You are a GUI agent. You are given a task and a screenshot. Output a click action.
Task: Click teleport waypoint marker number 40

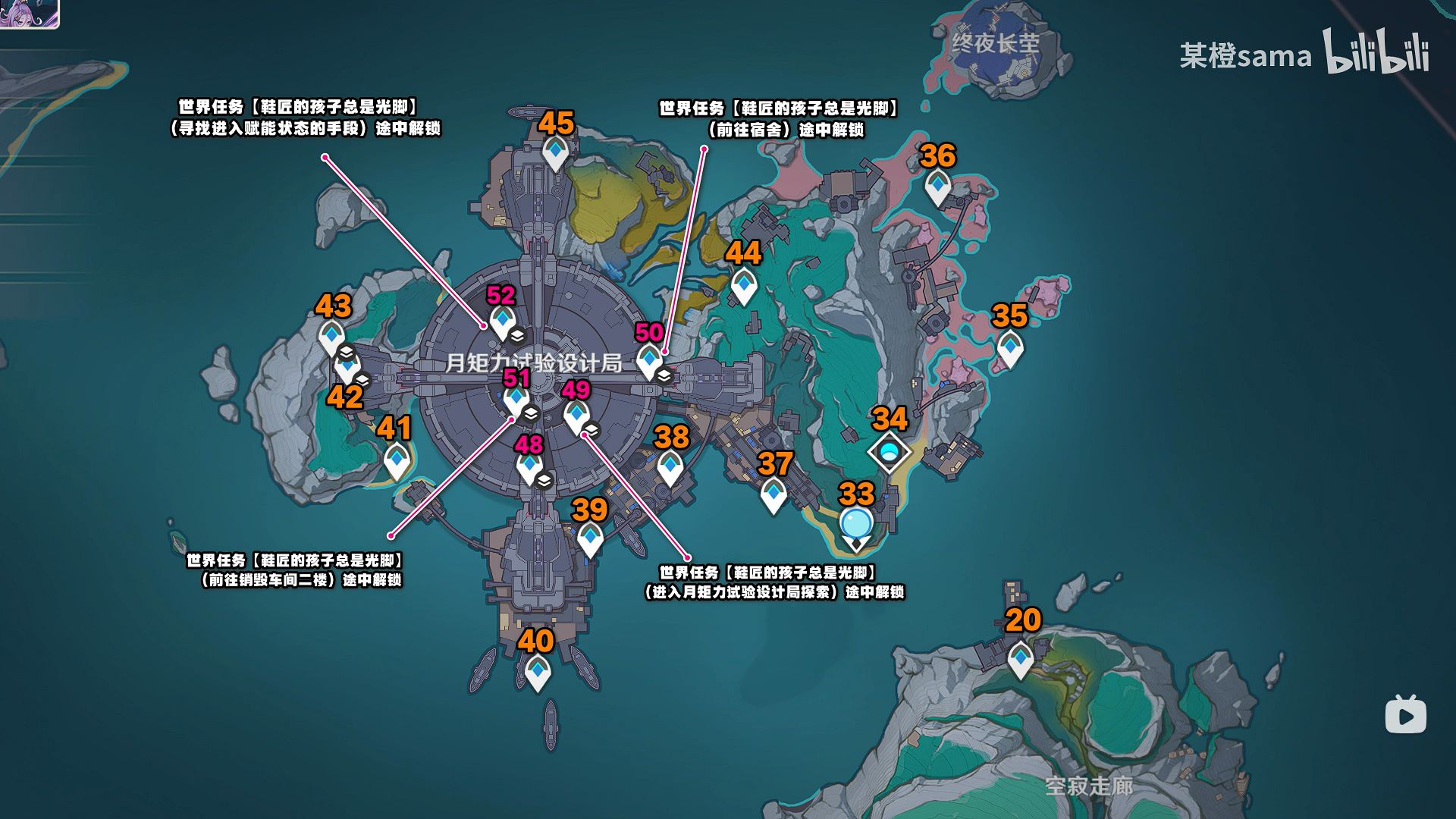coord(538,671)
